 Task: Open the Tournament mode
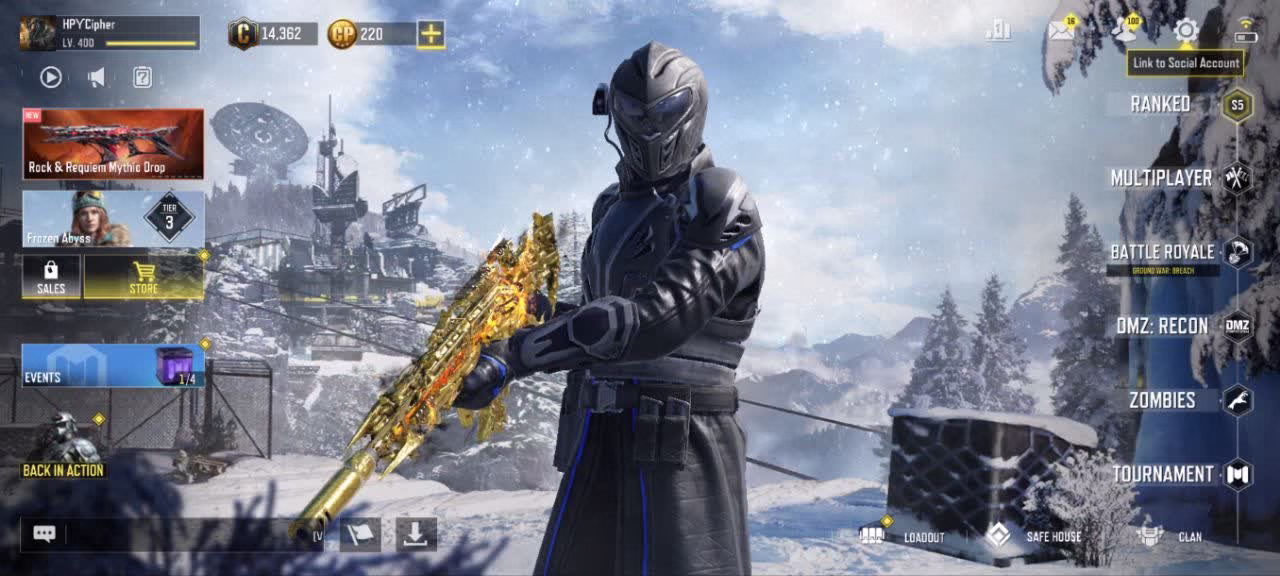(x=1163, y=474)
